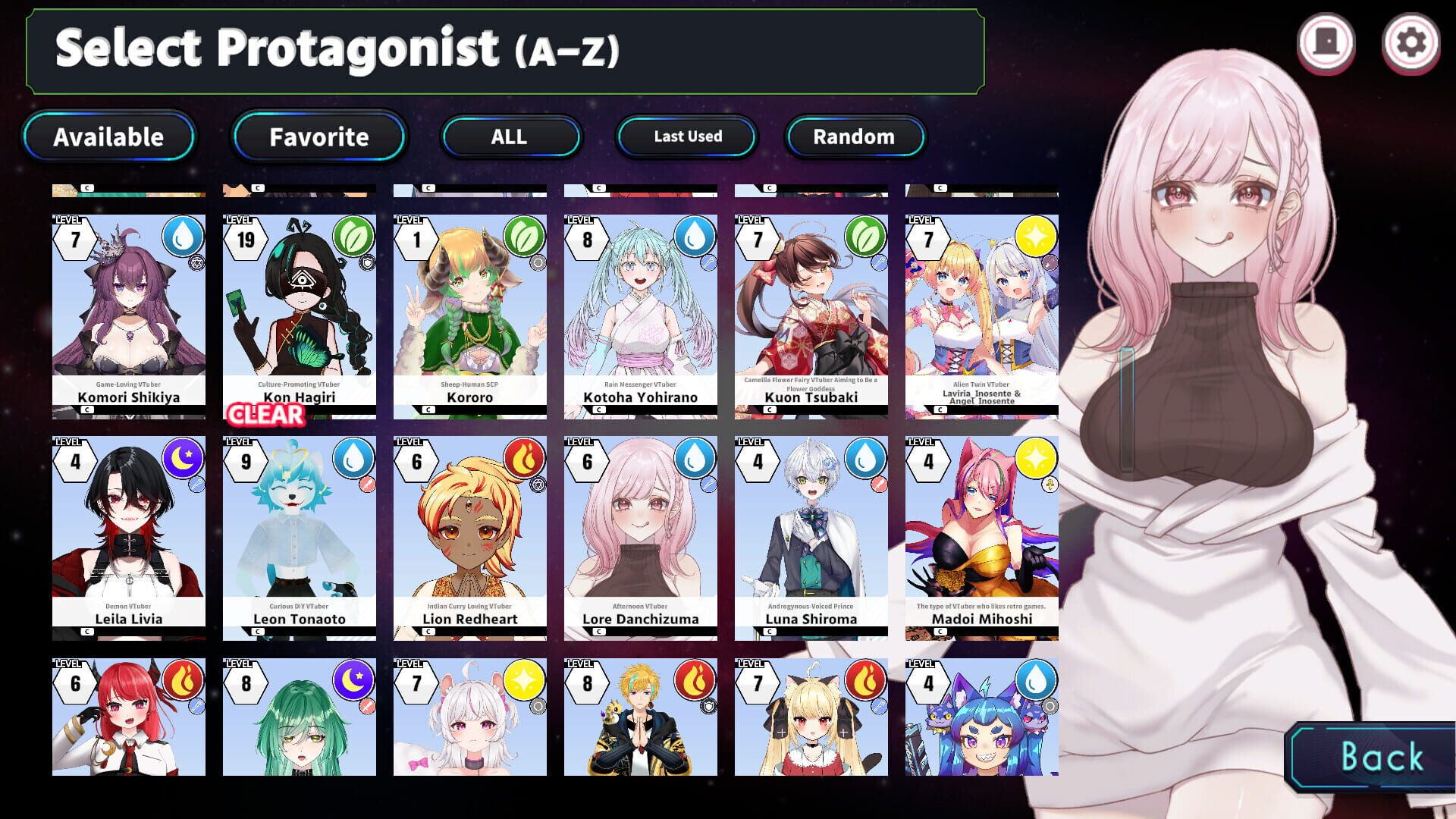
Task: Click the CLEAR badge on Kon Hagiri's card
Action: pyautogui.click(x=265, y=415)
